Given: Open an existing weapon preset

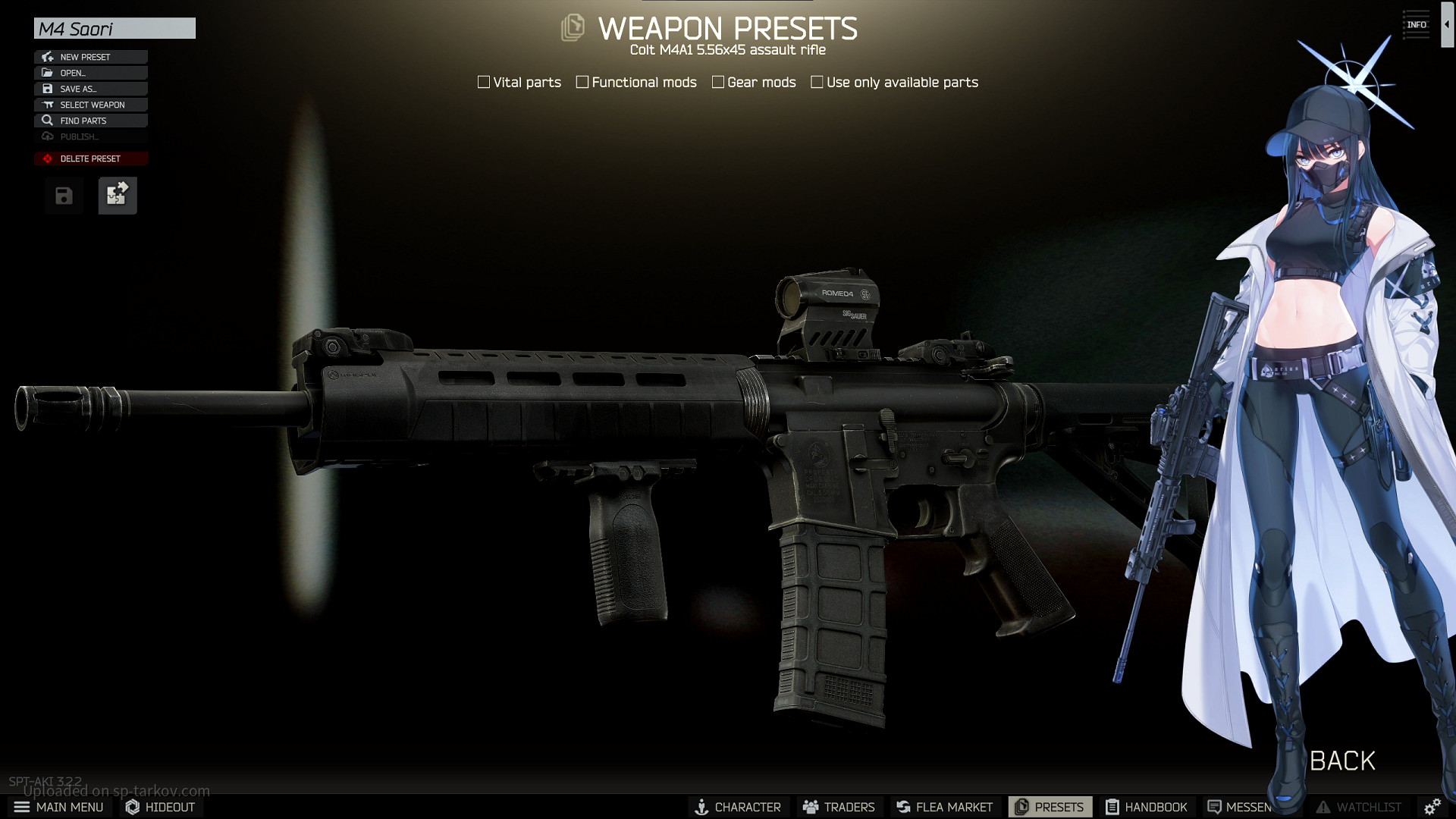Looking at the screenshot, I should coord(91,73).
